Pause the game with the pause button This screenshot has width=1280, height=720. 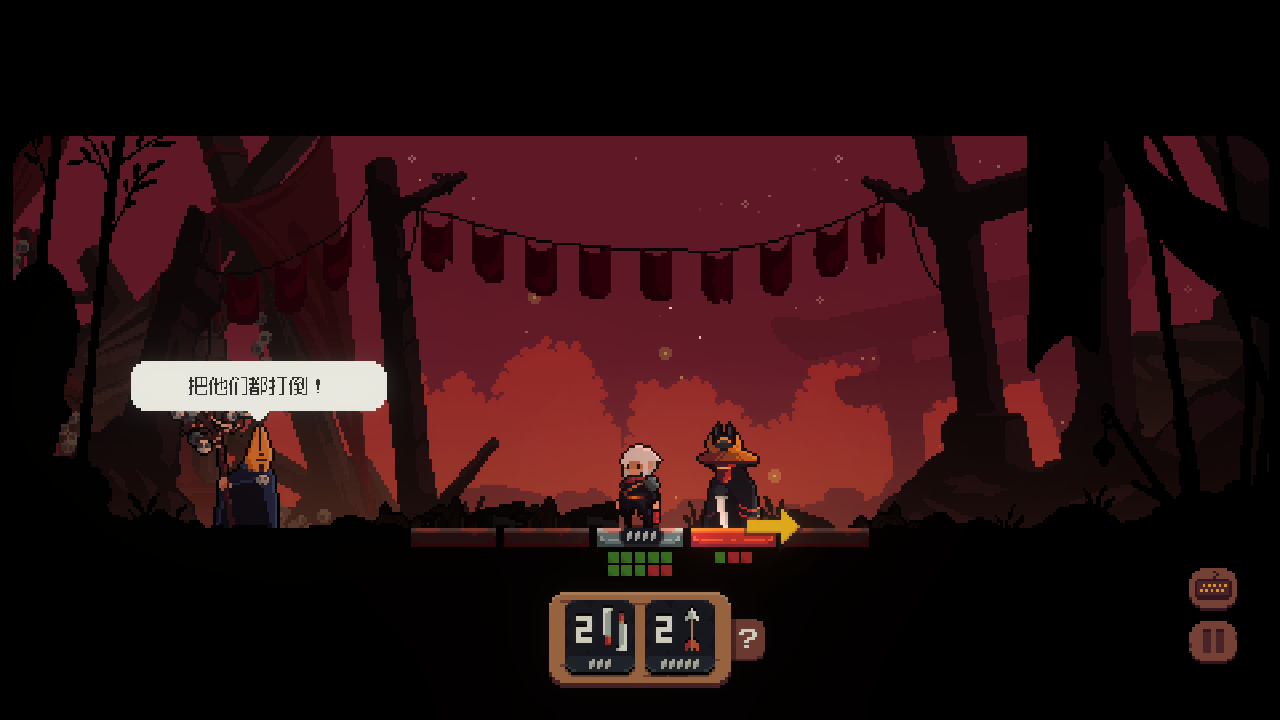(x=1213, y=641)
